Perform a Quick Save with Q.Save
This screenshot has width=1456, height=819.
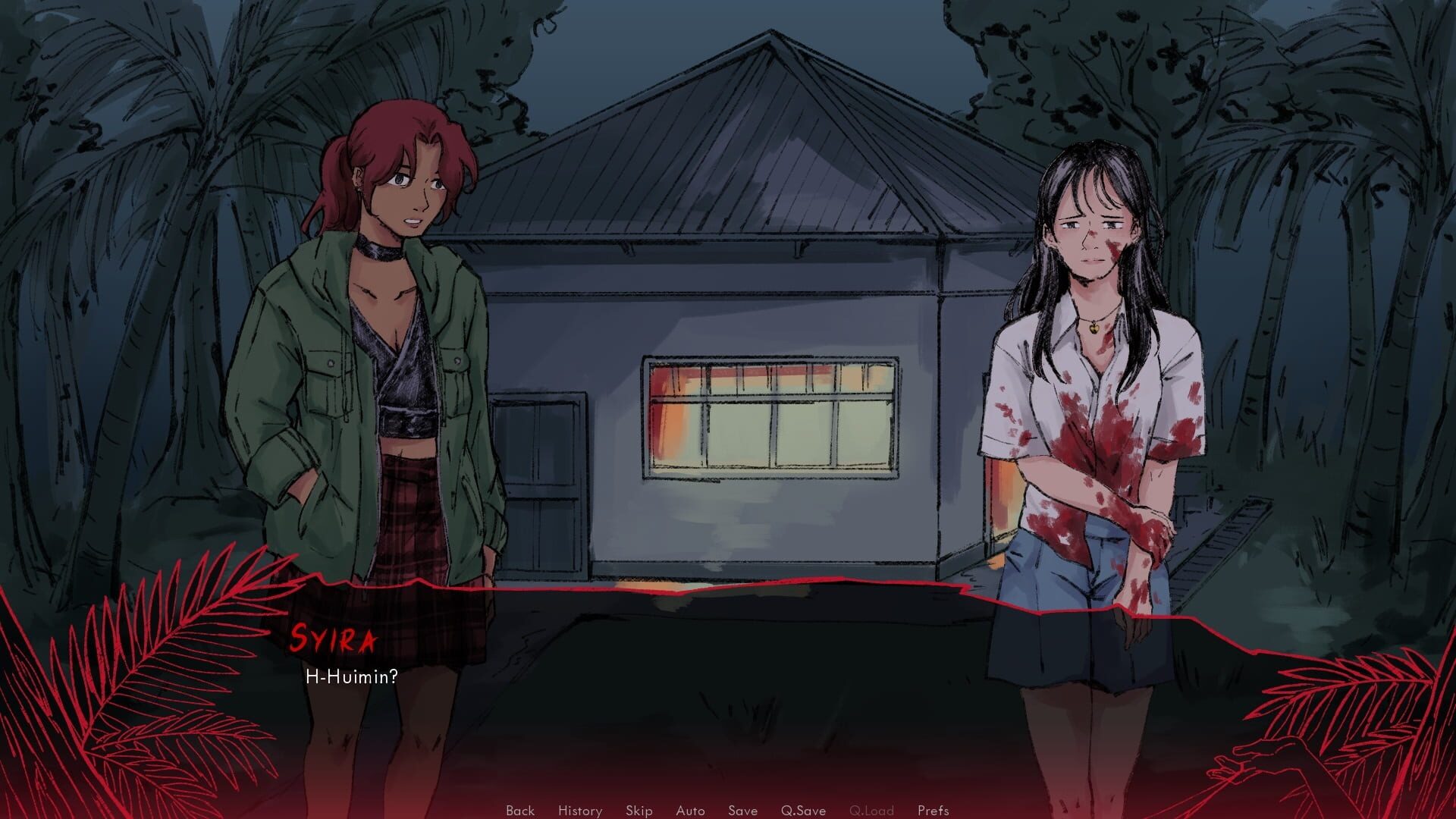click(804, 811)
